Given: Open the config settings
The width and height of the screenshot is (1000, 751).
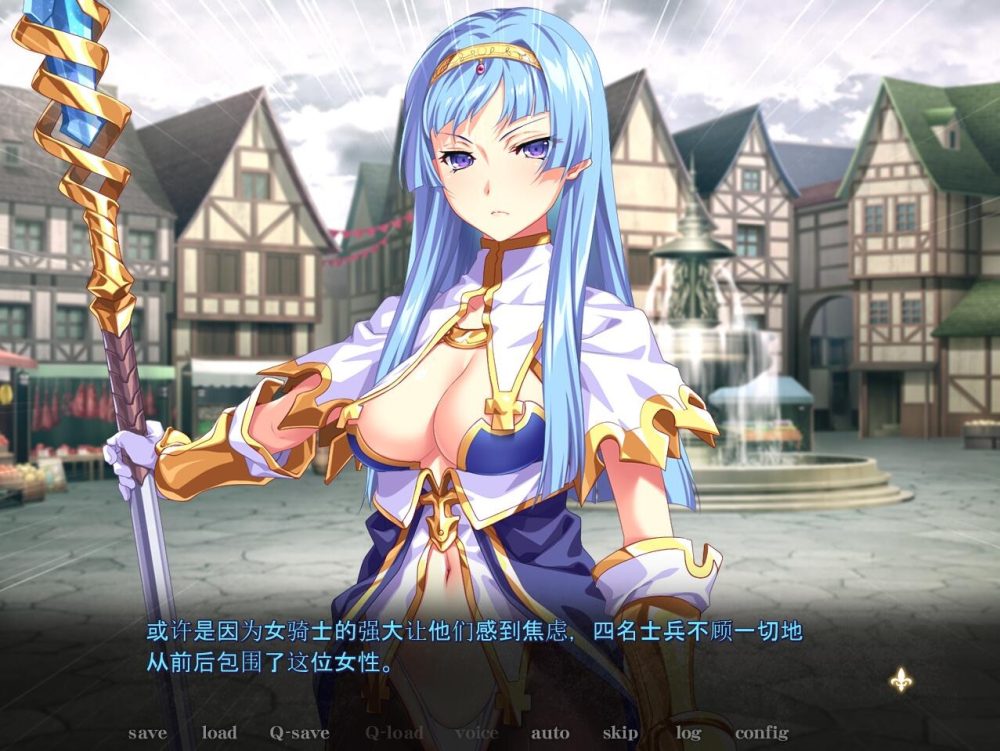Looking at the screenshot, I should (761, 733).
